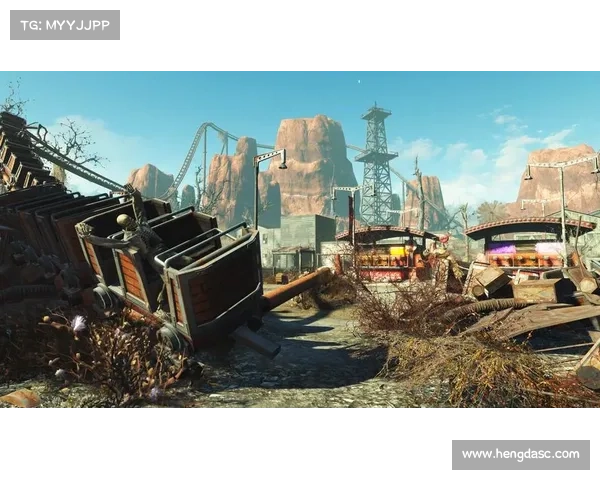The height and width of the screenshot is (480, 600).
Task: Click the TG: MYYJJPP badge
Action: click(64, 25)
